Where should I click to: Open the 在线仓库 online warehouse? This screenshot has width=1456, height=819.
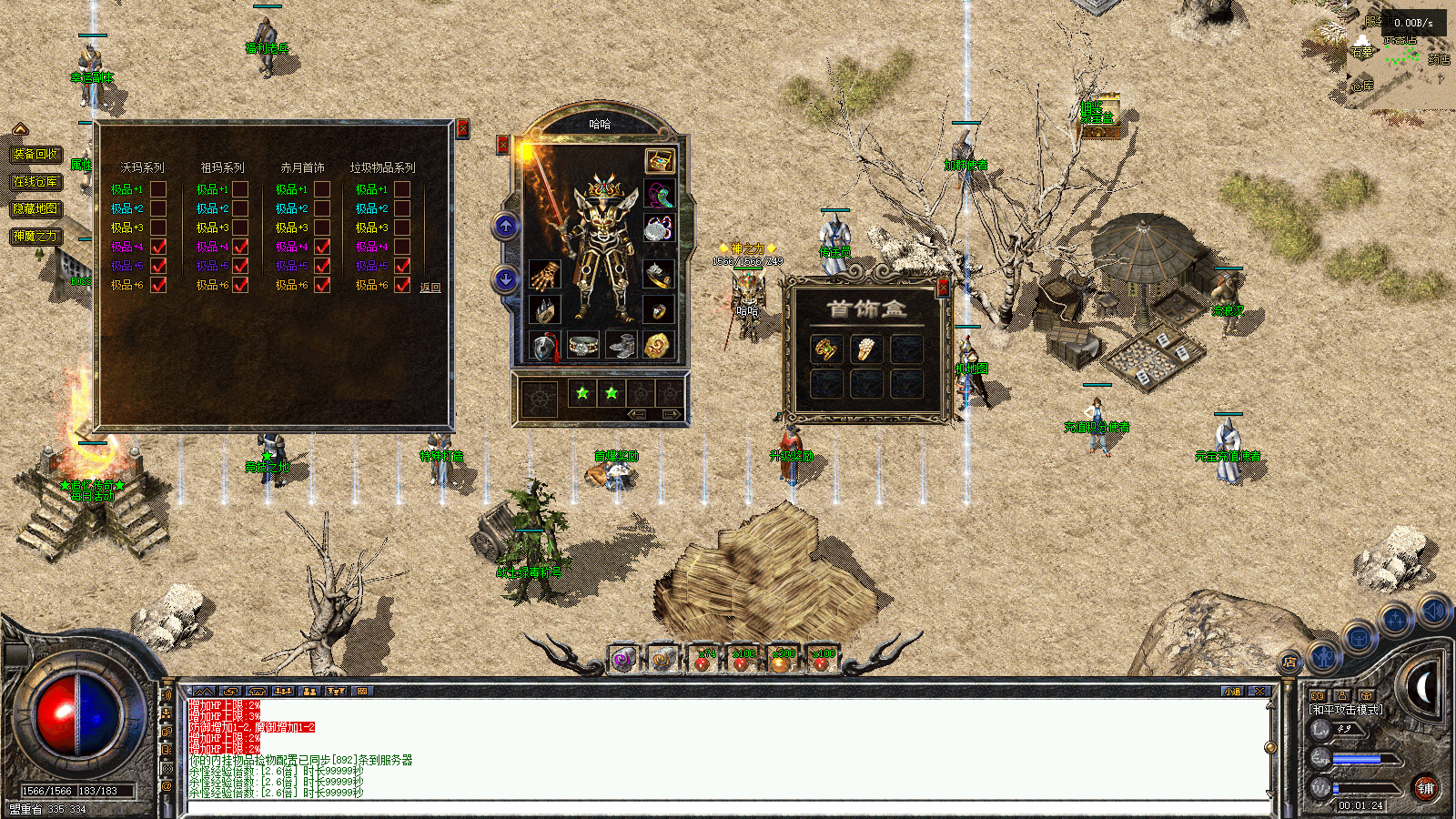pyautogui.click(x=36, y=181)
